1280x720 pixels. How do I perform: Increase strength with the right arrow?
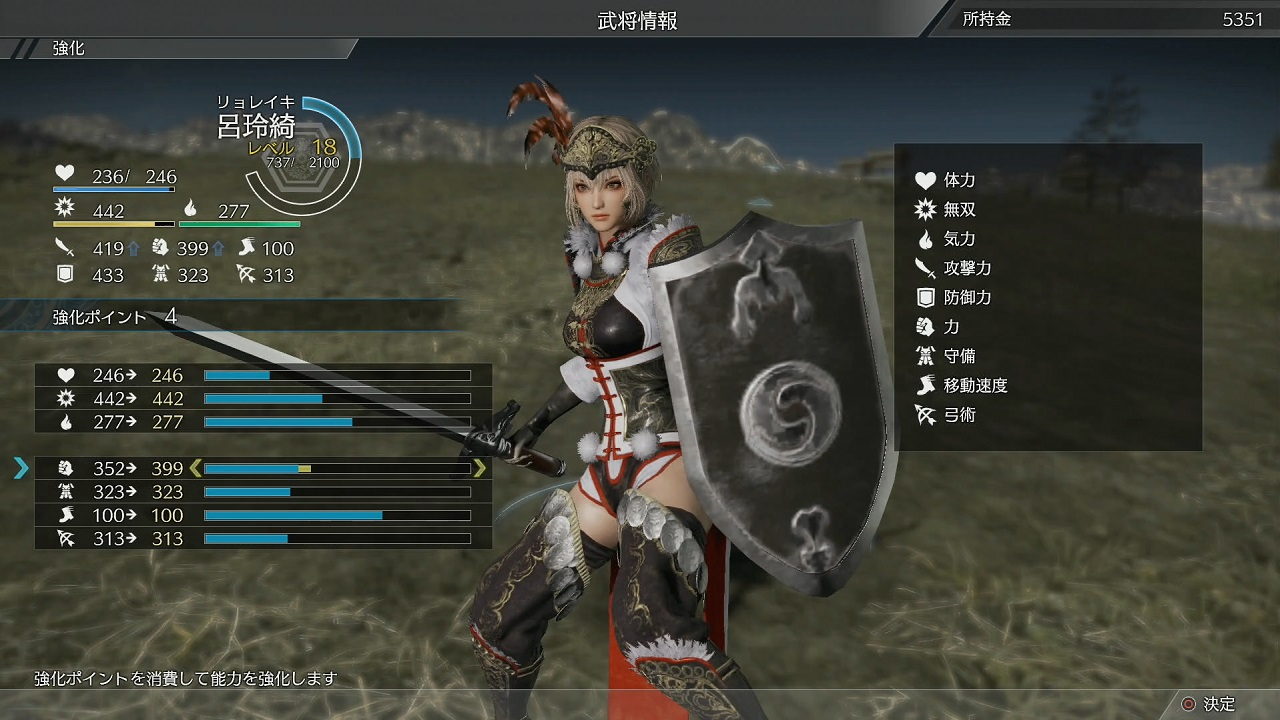pos(480,468)
